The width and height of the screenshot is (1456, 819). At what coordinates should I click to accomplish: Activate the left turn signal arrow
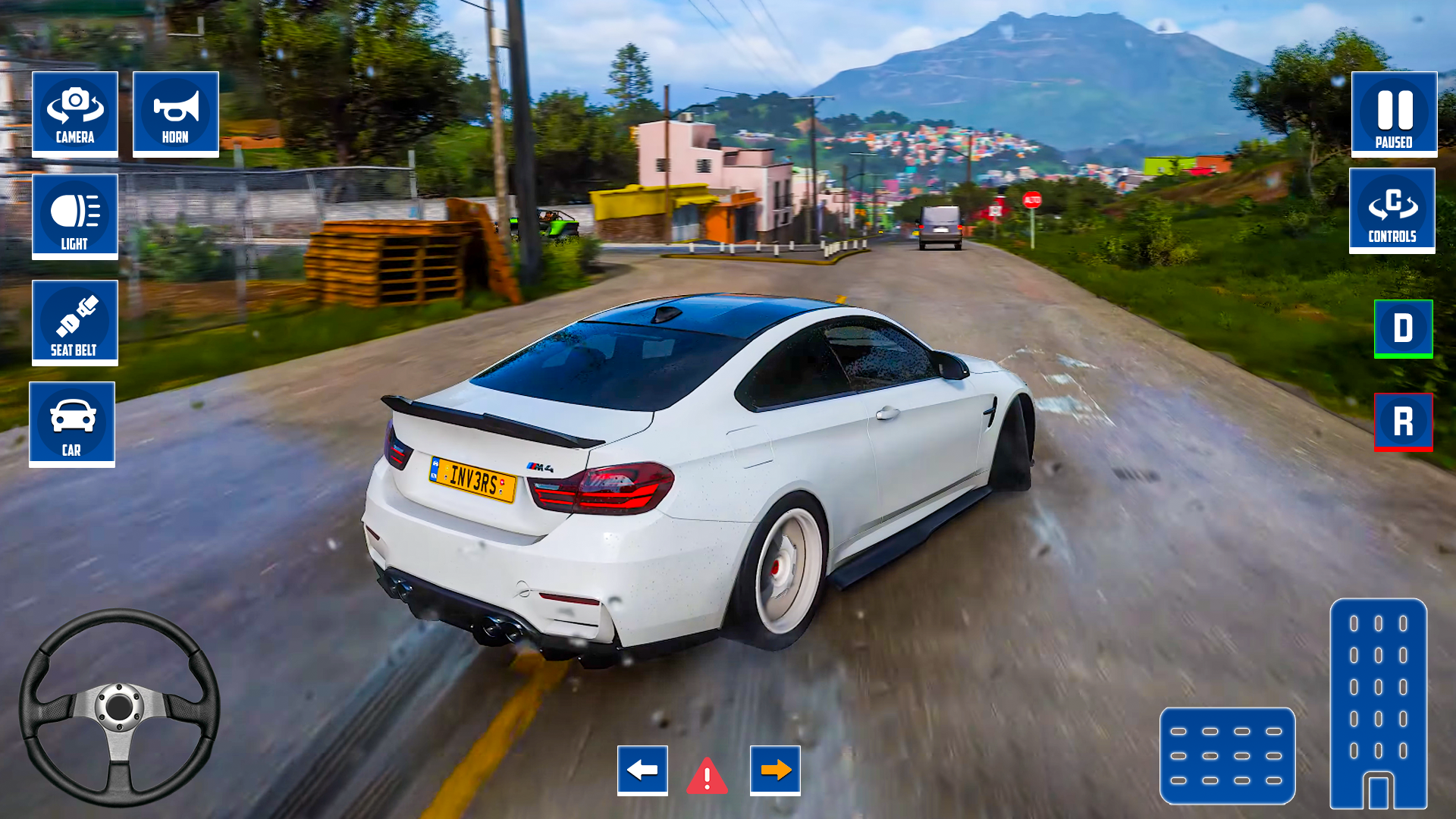642,770
